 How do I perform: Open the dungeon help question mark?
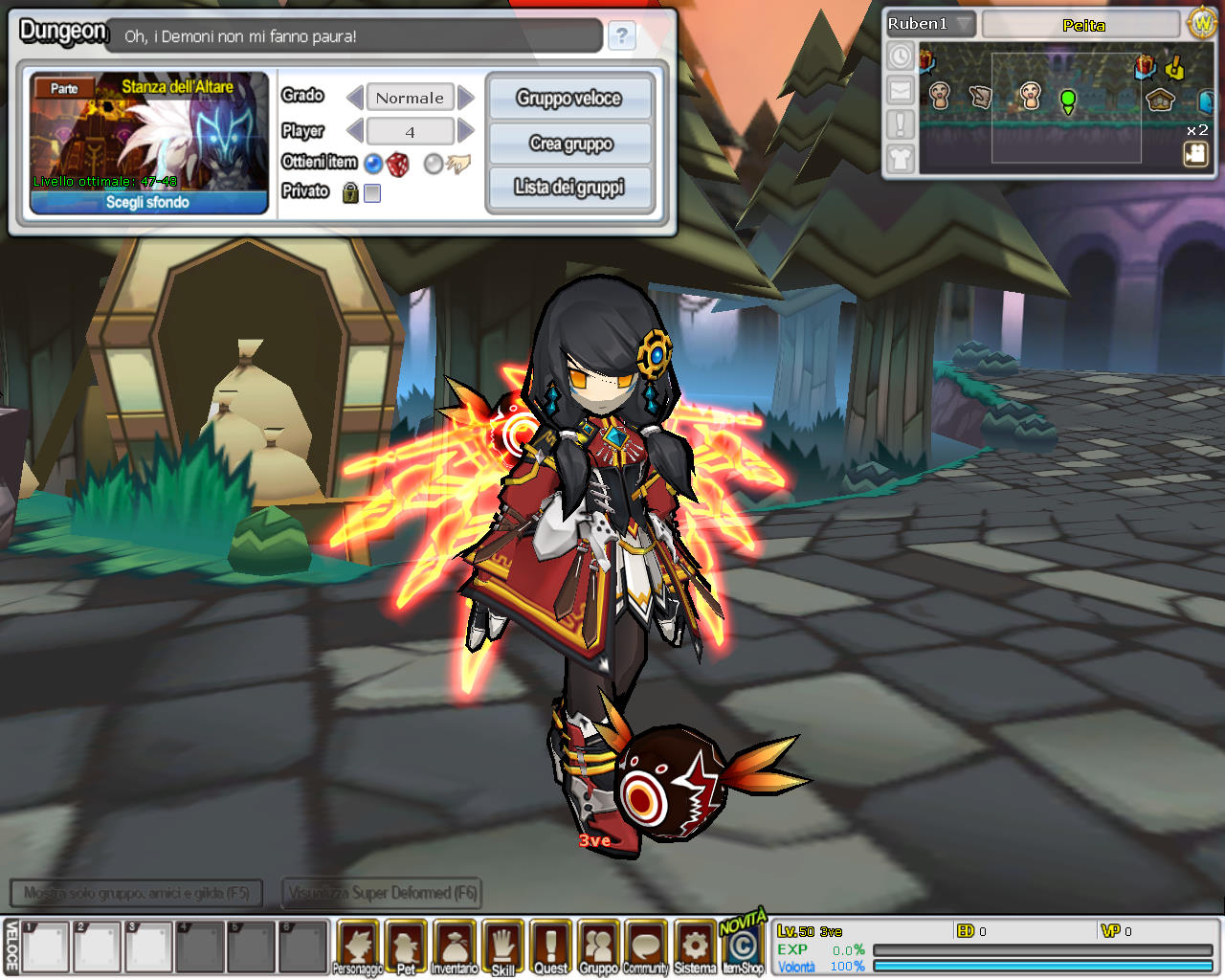point(622,36)
